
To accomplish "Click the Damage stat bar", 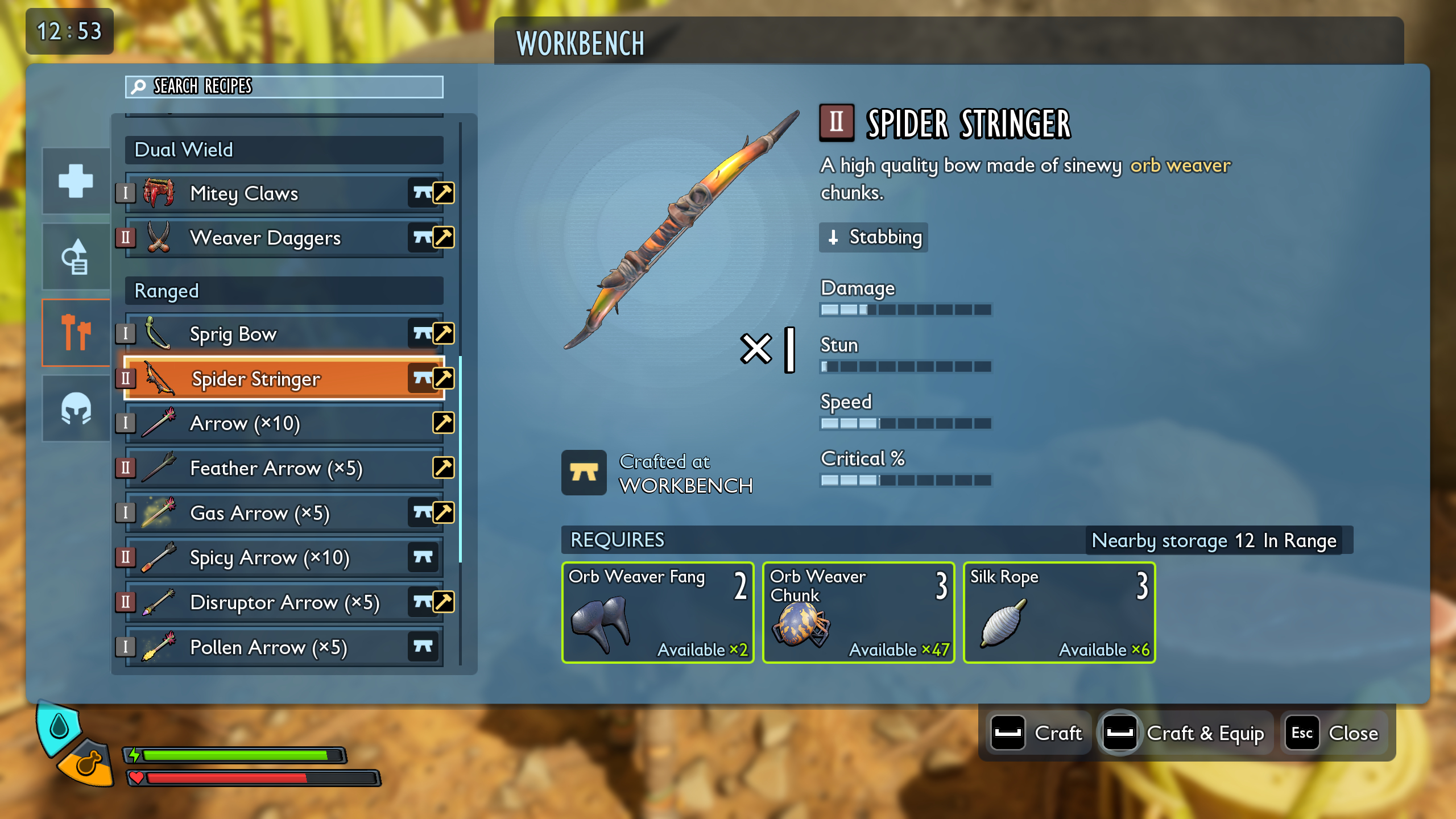I will [904, 309].
